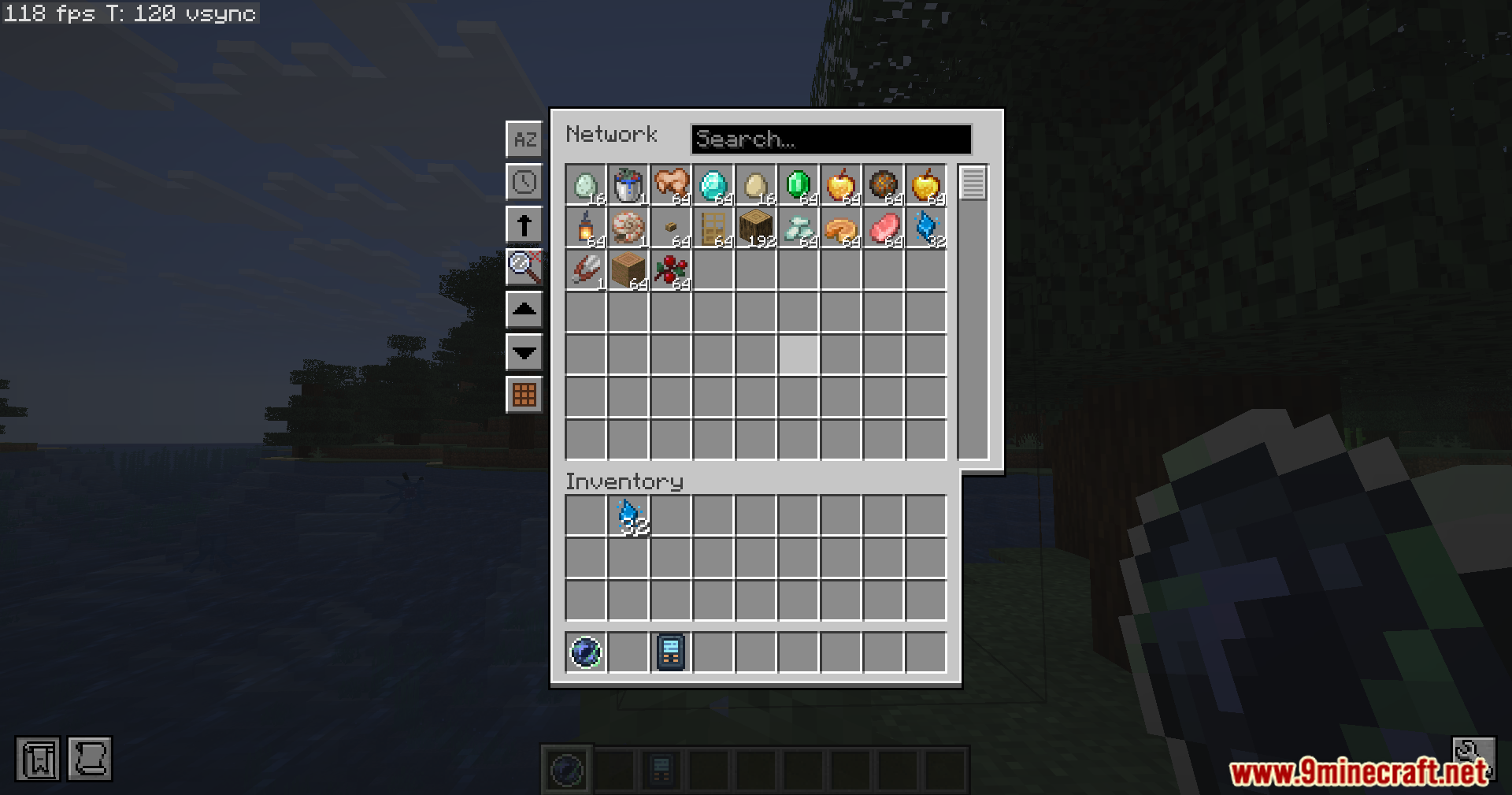1512x795 pixels.
Task: Click the Search text field
Action: (831, 139)
